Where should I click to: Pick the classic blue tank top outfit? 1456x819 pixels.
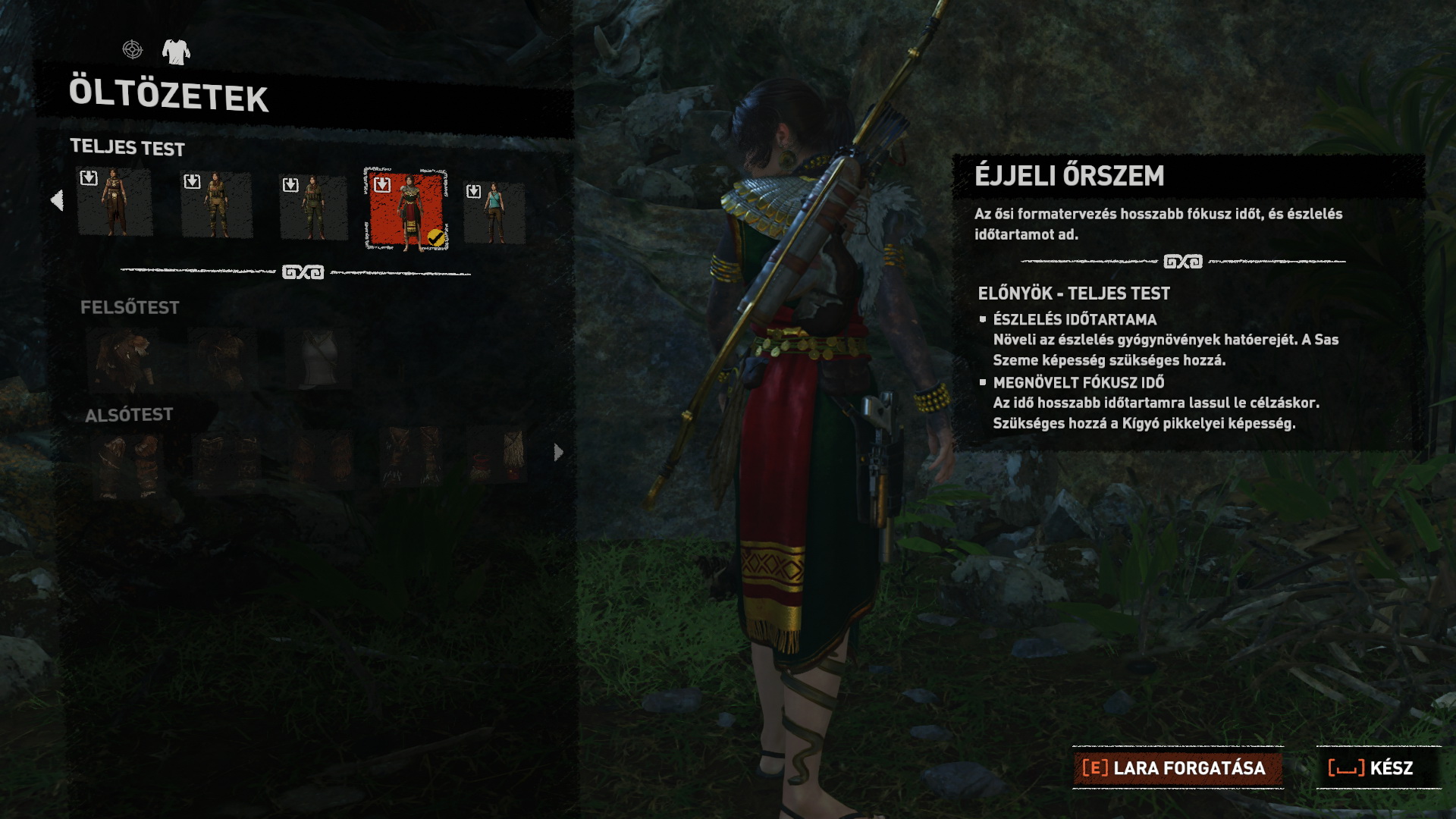coord(494,212)
